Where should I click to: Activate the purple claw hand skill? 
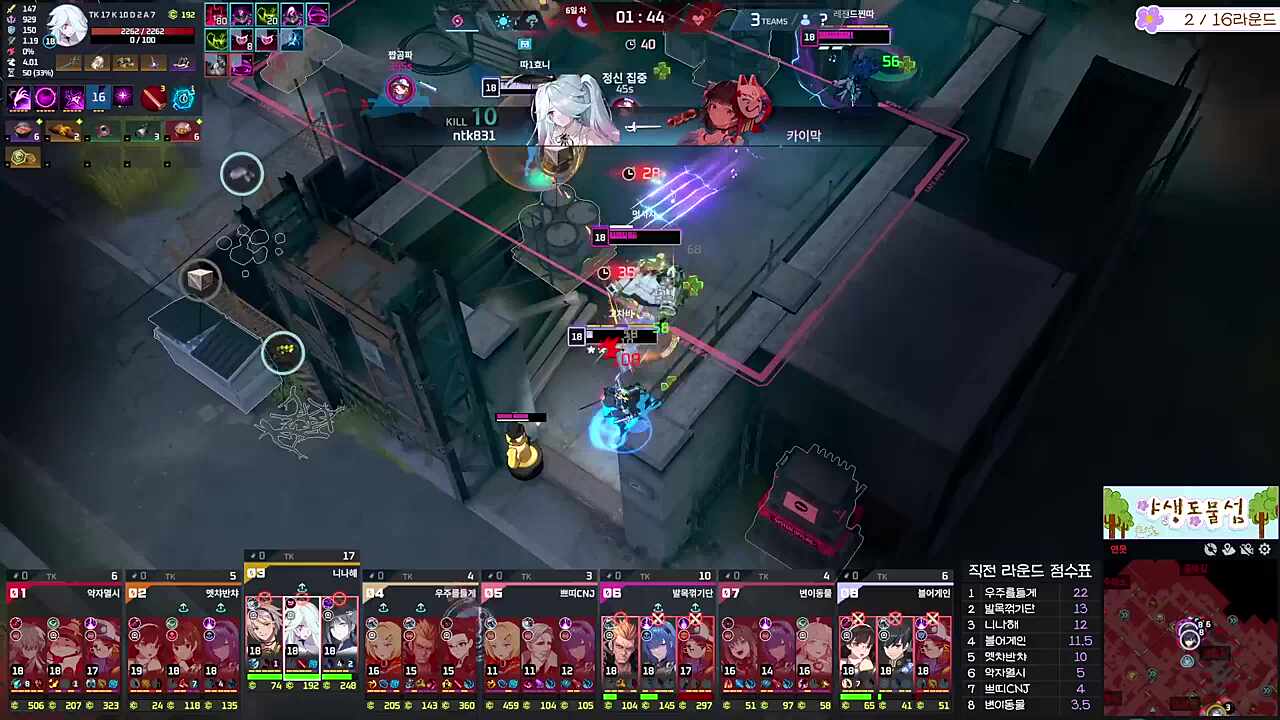point(20,98)
